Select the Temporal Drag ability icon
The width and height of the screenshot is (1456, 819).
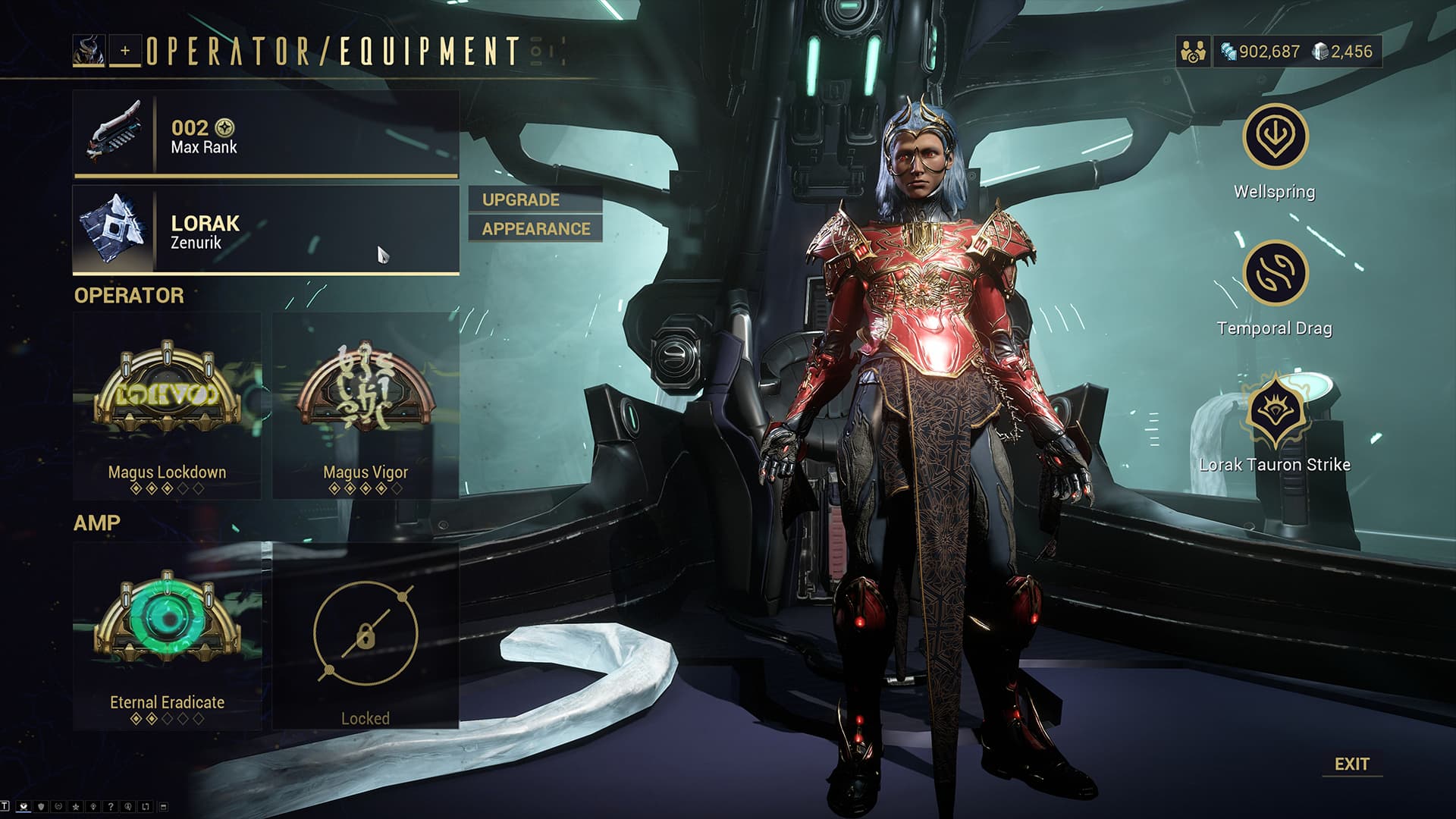(1275, 273)
